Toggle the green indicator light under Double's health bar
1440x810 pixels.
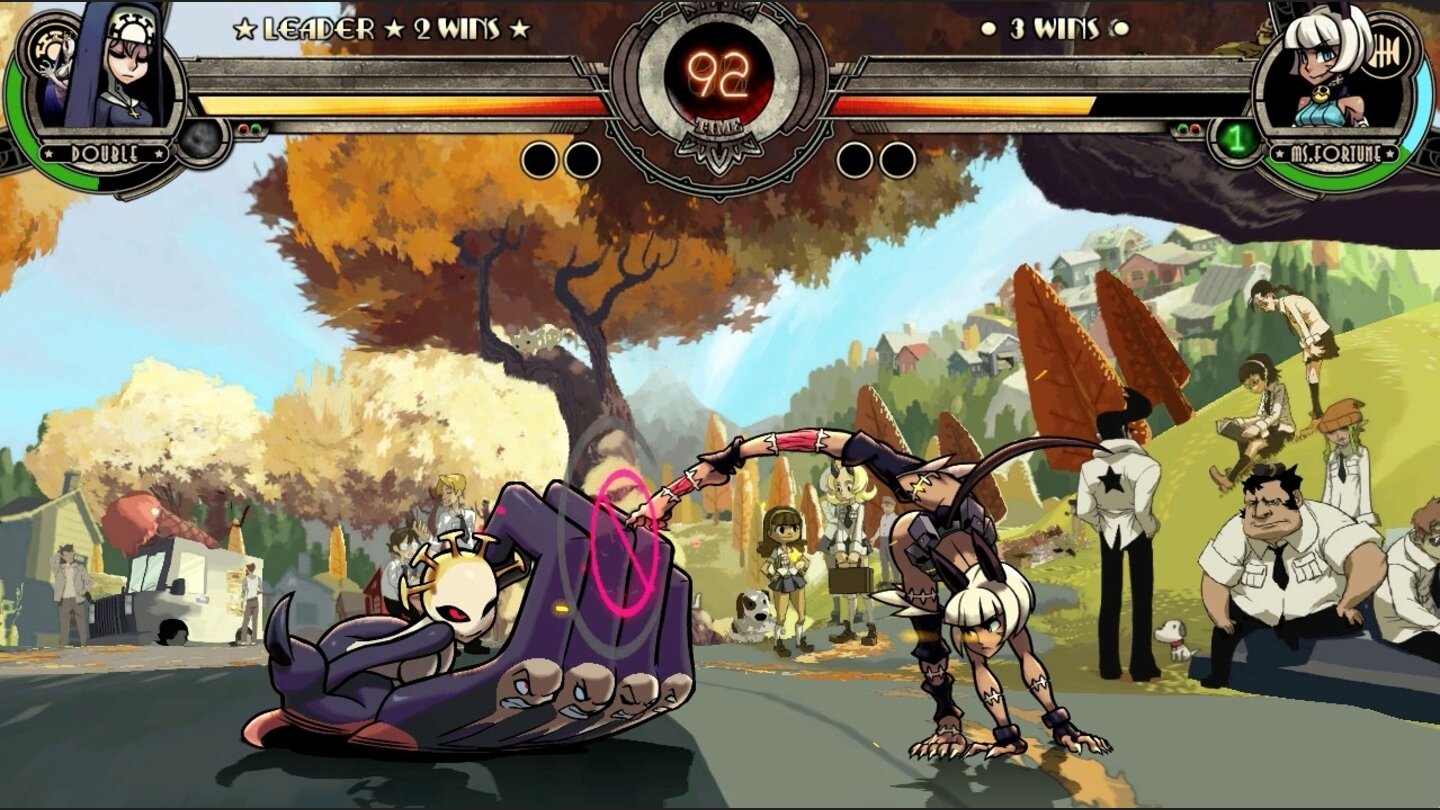[x=257, y=128]
